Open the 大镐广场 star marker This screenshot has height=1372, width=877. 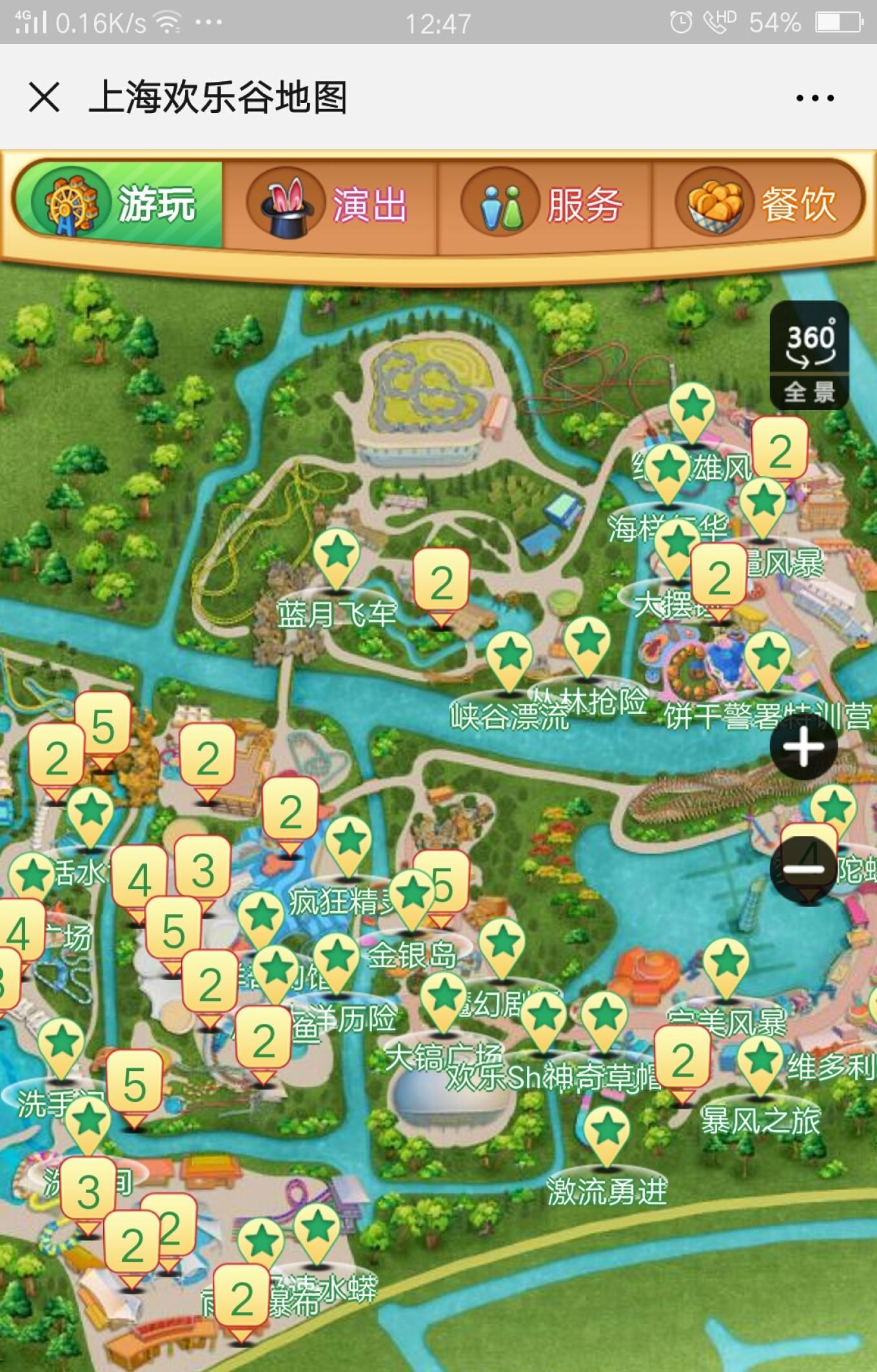pos(444,1001)
